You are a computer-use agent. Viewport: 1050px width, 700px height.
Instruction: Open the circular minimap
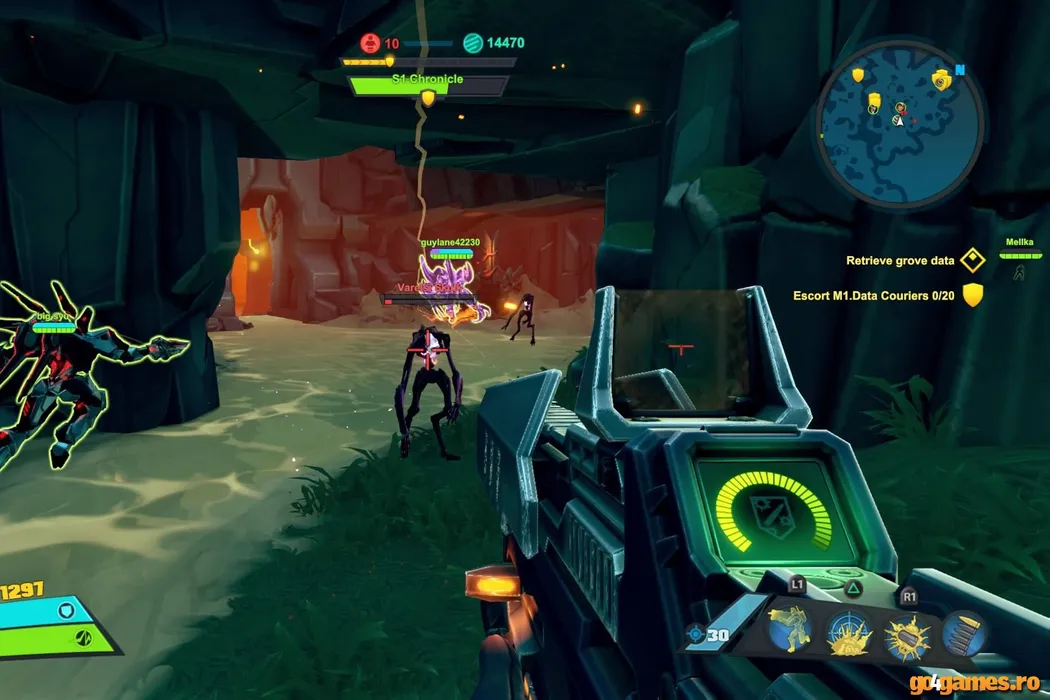899,112
